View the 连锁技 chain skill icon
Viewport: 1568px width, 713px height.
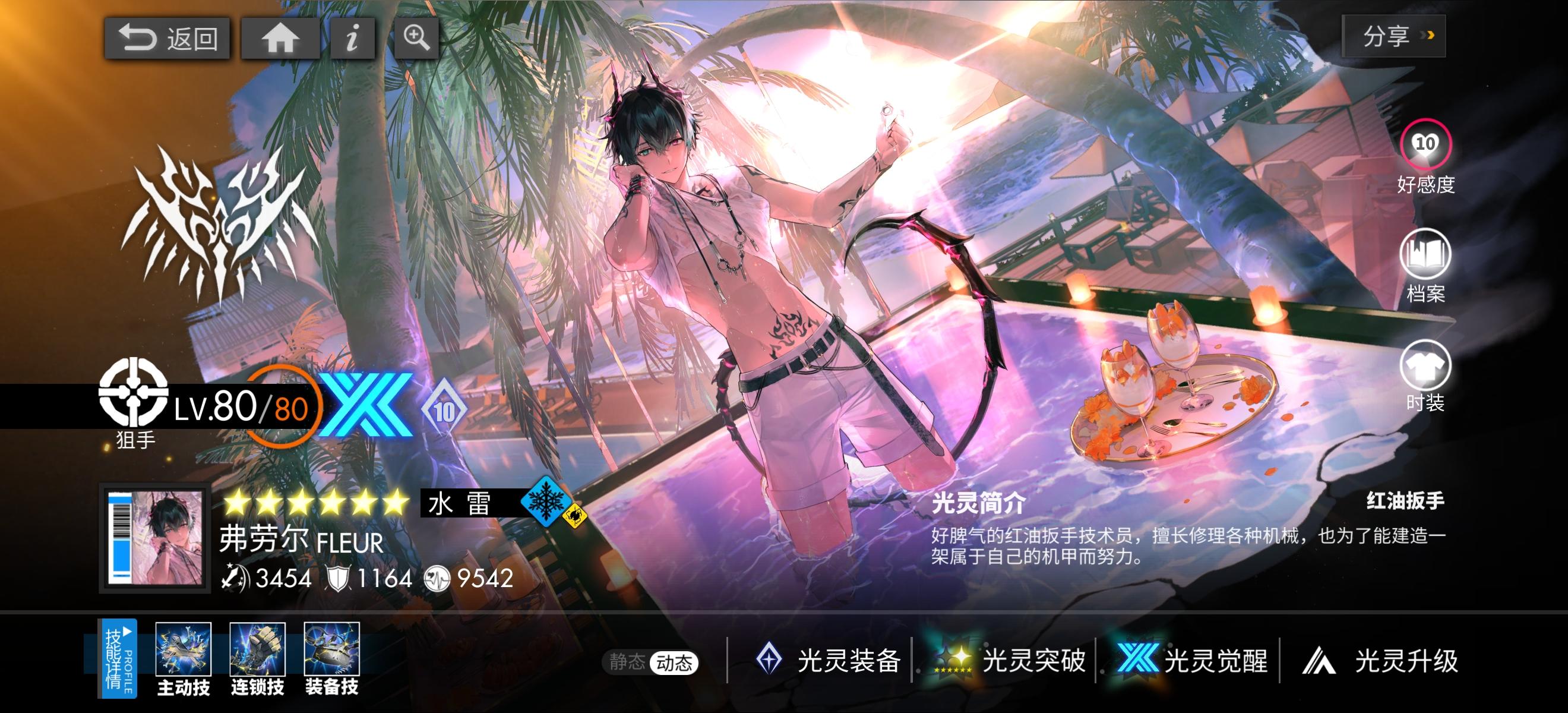(258, 651)
